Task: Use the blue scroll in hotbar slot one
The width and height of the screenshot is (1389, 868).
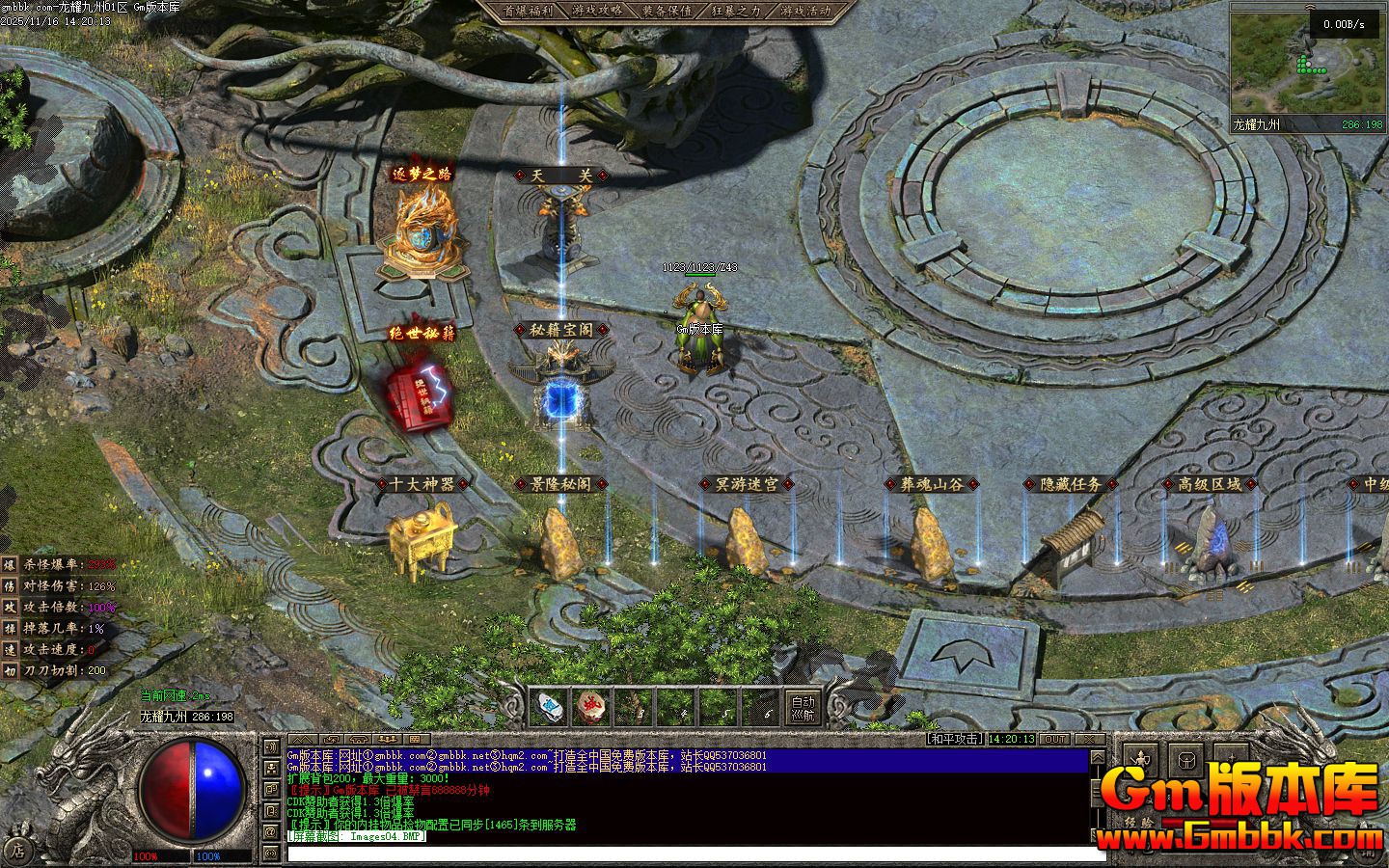Action: pos(549,707)
